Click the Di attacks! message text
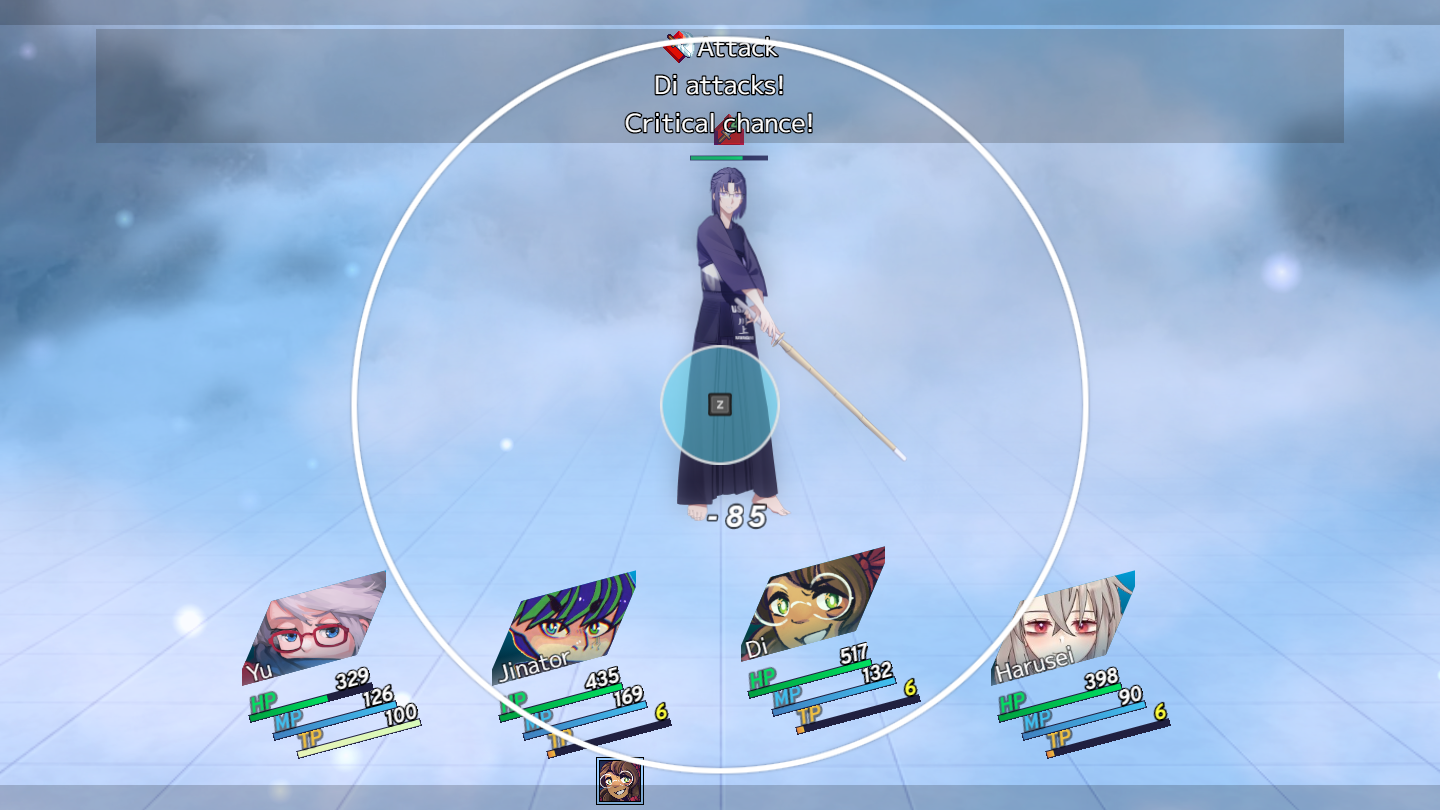Viewport: 1440px width, 810px height. tap(718, 85)
